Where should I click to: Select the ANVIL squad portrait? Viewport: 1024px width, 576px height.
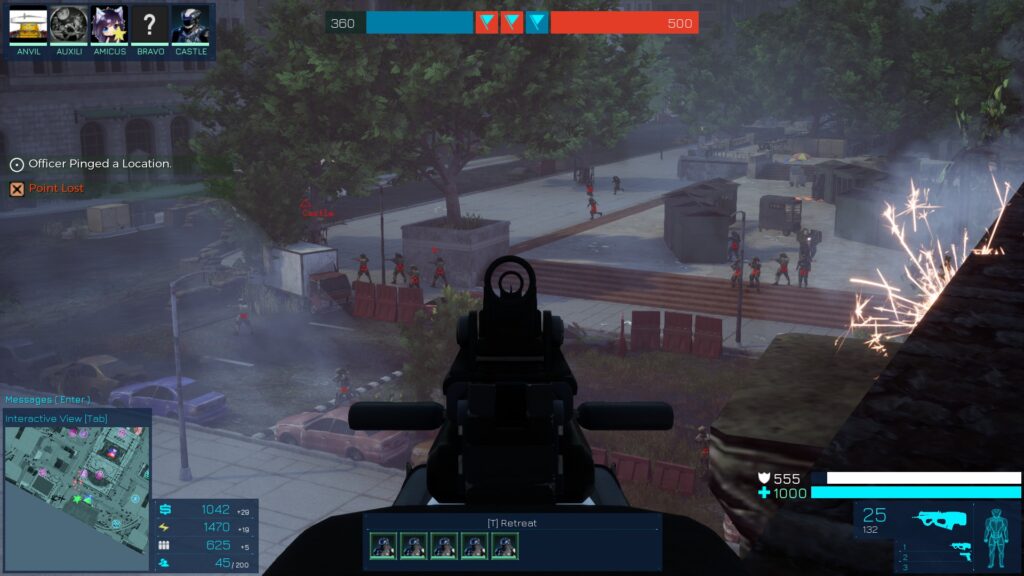click(x=28, y=25)
